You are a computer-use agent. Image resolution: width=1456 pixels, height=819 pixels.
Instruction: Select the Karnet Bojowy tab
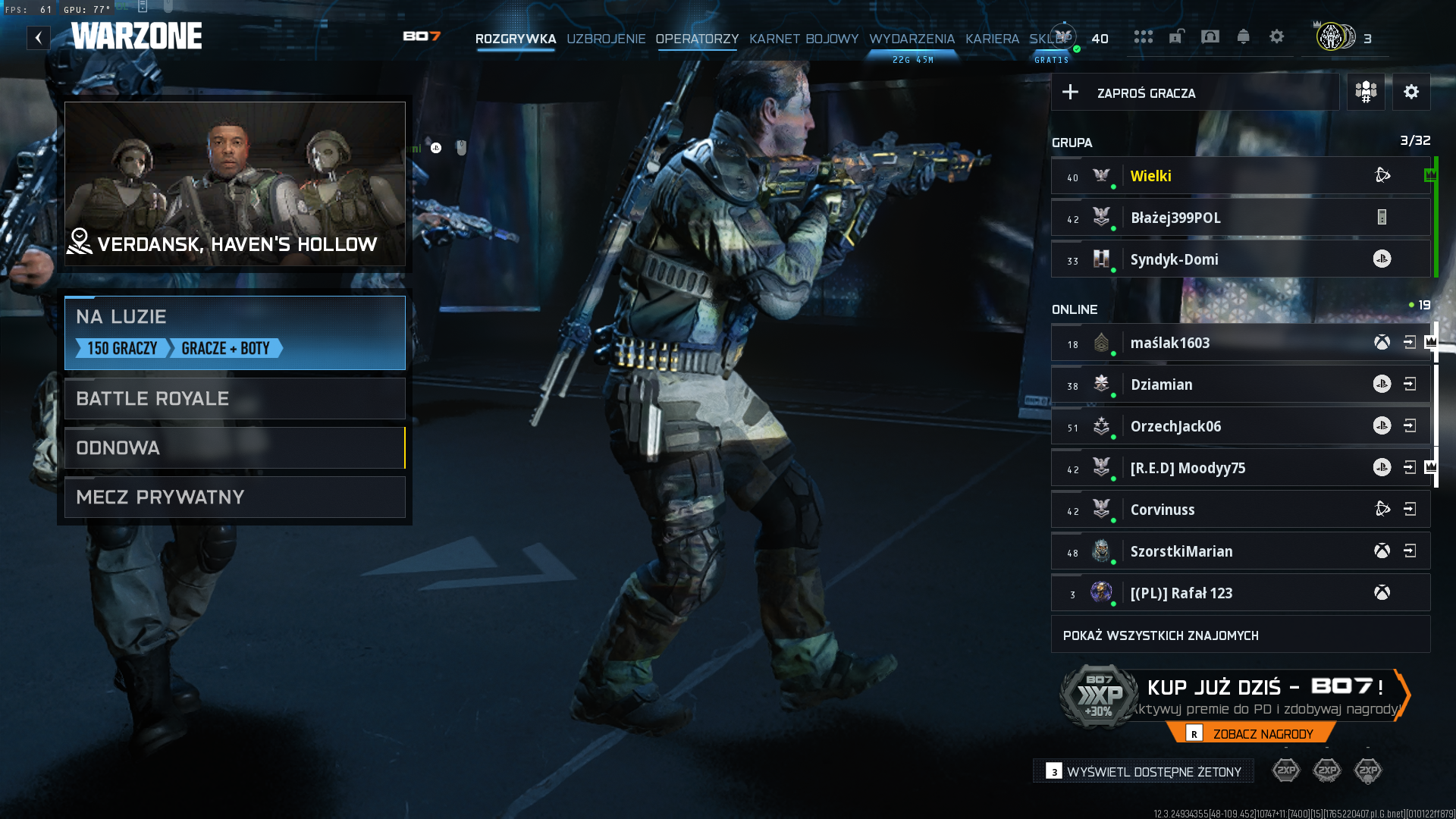pos(804,39)
